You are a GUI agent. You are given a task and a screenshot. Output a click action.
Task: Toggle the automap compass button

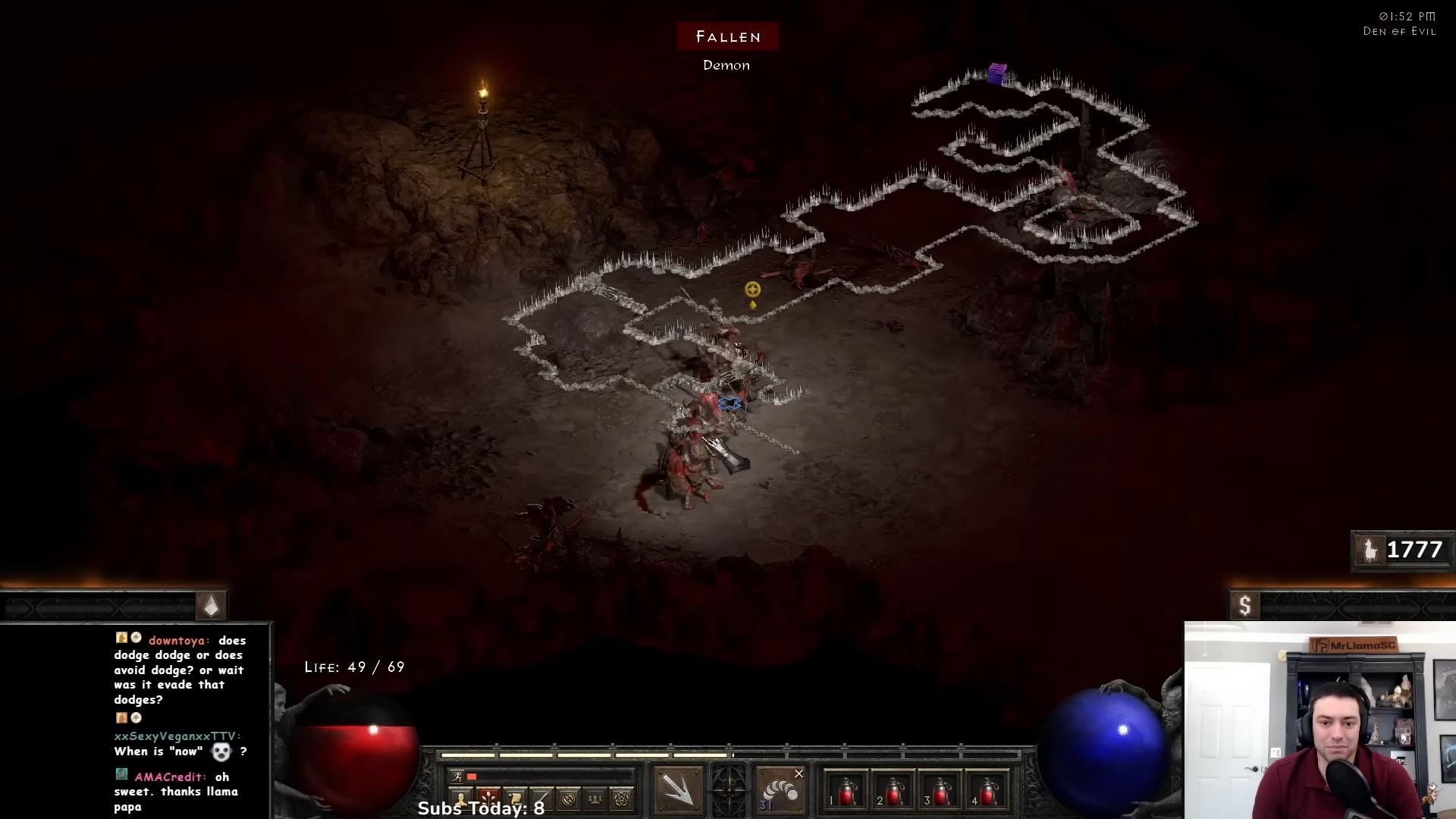pyautogui.click(x=569, y=799)
